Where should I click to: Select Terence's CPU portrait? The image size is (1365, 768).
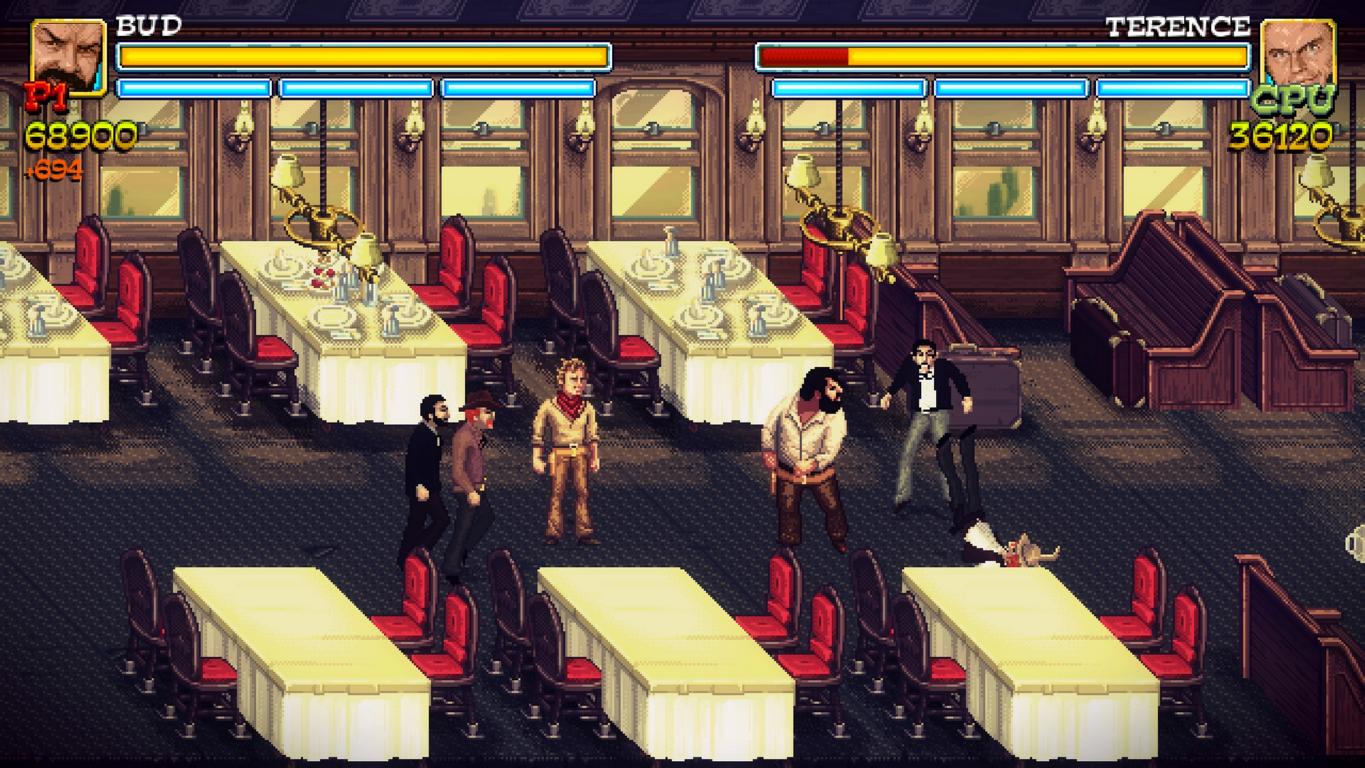pos(1298,55)
